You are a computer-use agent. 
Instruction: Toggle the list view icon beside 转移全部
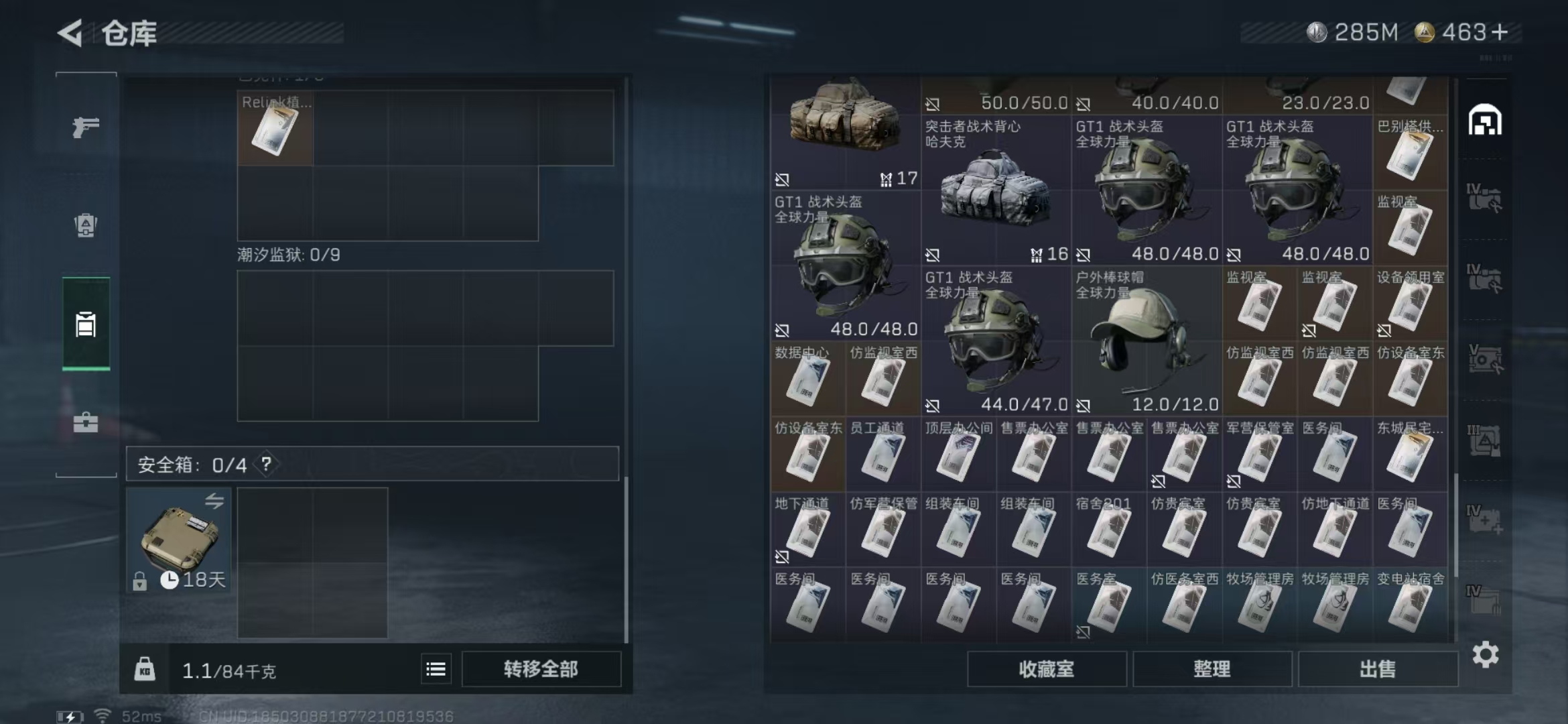(x=436, y=669)
